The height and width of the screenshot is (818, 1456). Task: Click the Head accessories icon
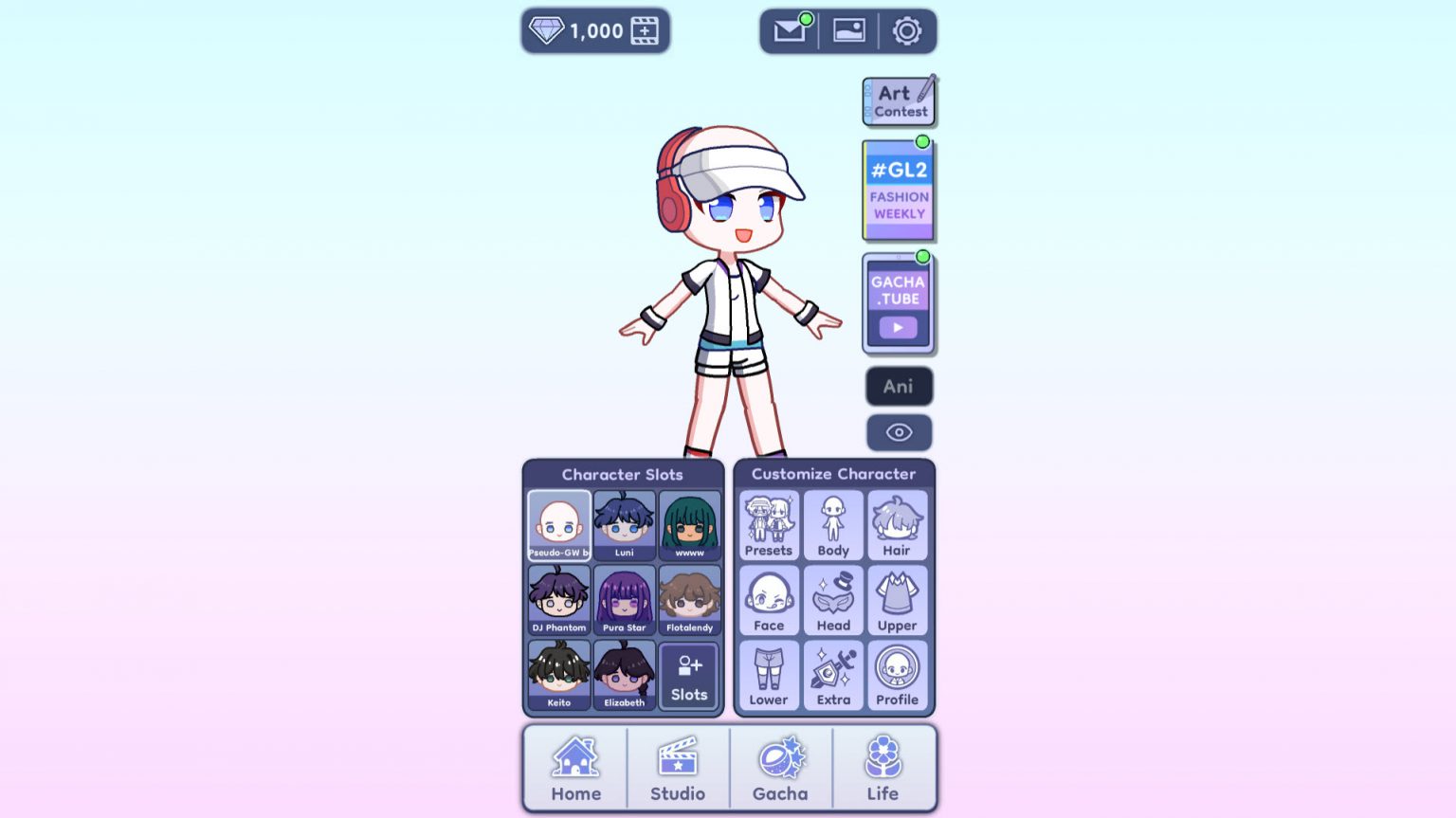click(x=832, y=599)
